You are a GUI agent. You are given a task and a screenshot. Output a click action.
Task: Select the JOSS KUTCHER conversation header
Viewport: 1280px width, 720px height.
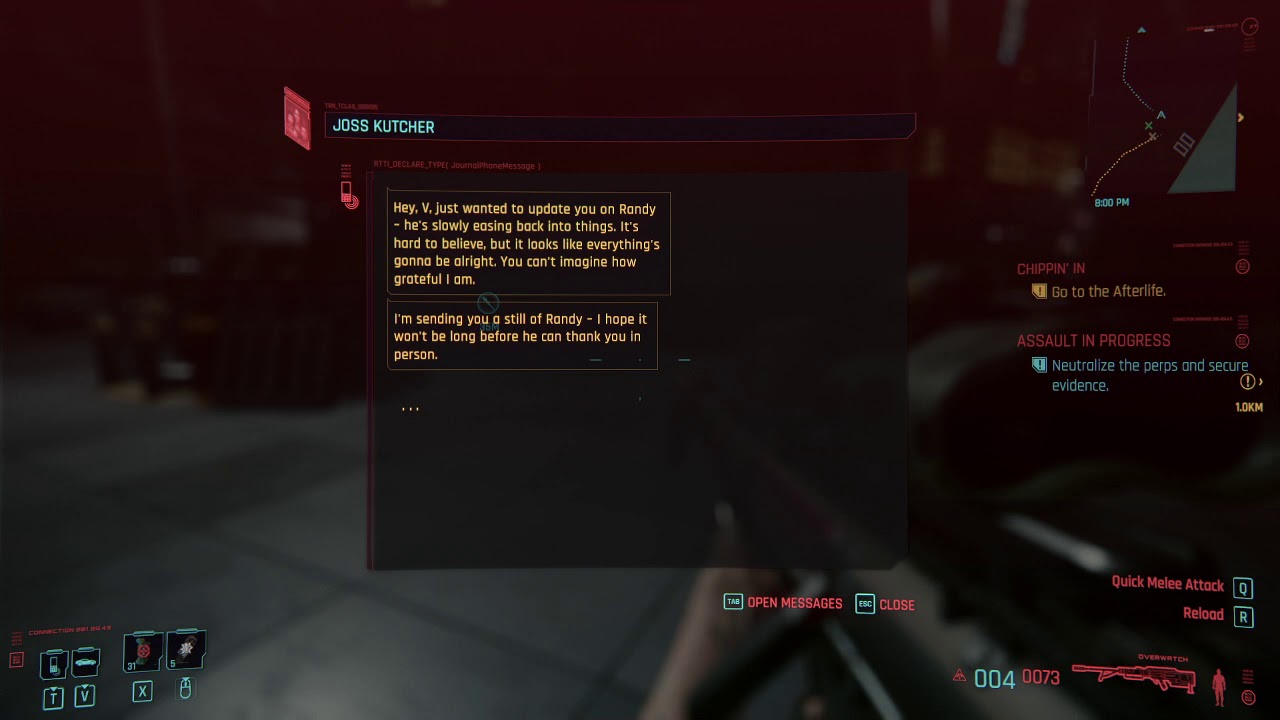click(385, 126)
